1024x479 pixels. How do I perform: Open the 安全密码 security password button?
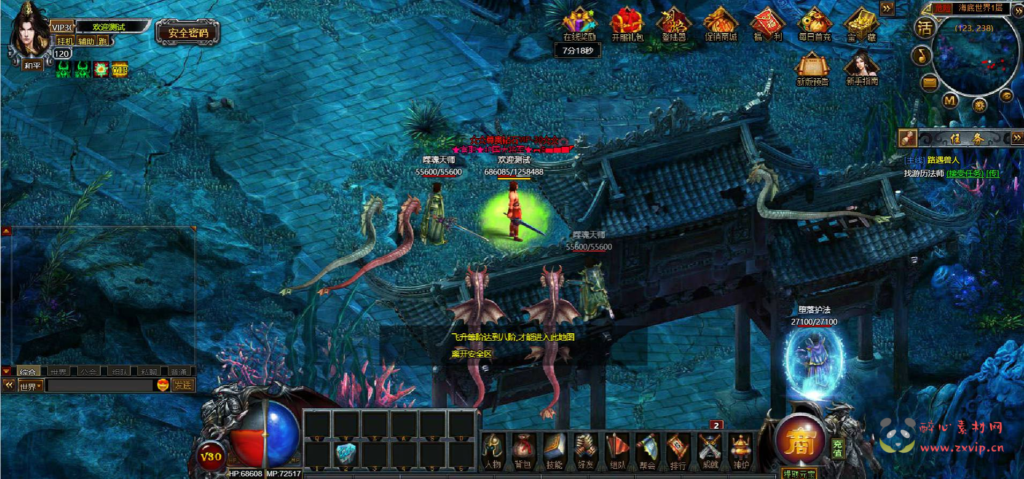point(187,32)
